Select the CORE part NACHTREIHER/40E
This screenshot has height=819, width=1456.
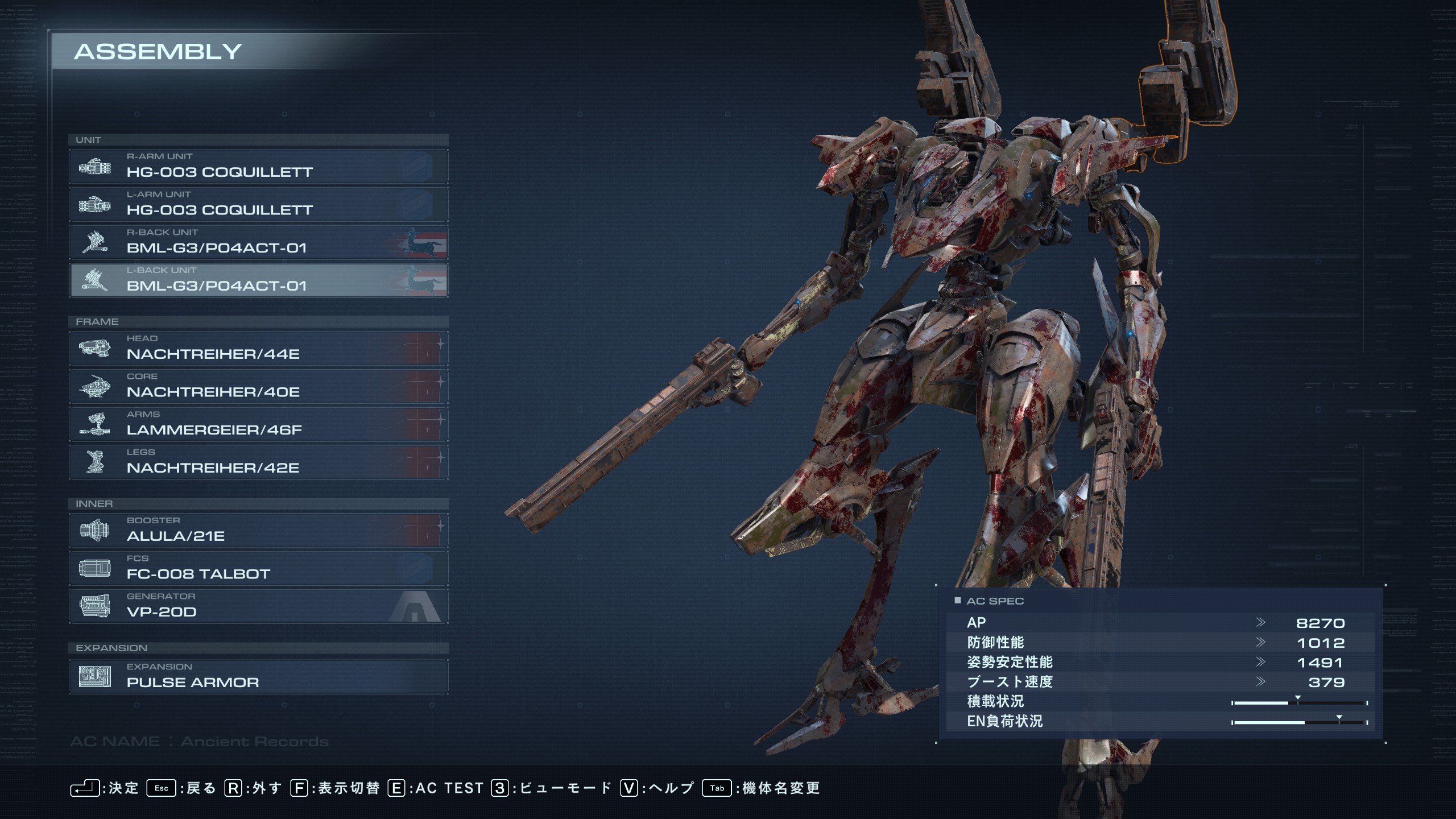(x=259, y=387)
